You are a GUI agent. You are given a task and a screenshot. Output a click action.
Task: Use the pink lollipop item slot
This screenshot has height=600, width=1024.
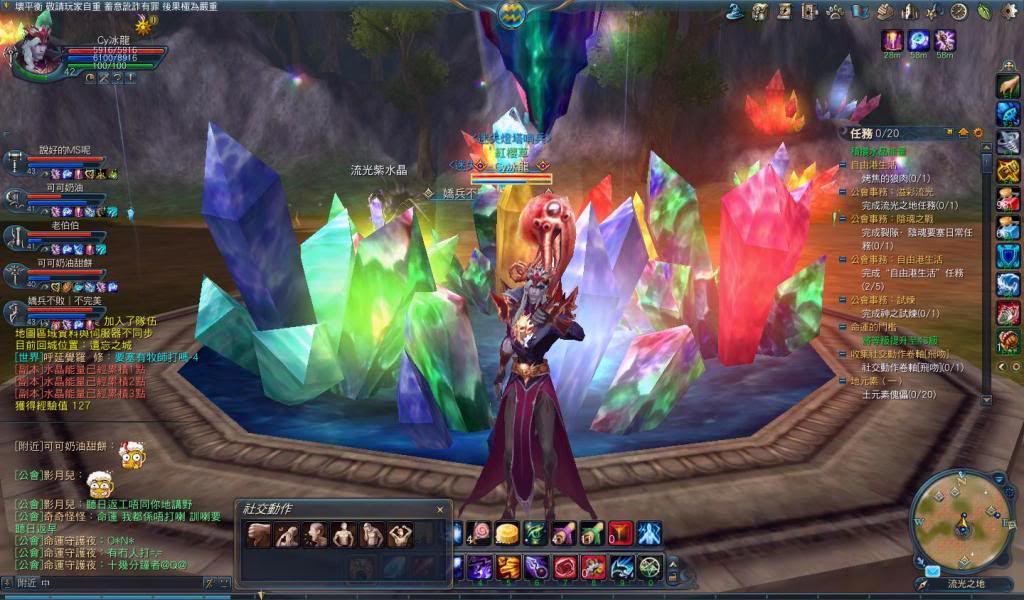click(x=482, y=533)
